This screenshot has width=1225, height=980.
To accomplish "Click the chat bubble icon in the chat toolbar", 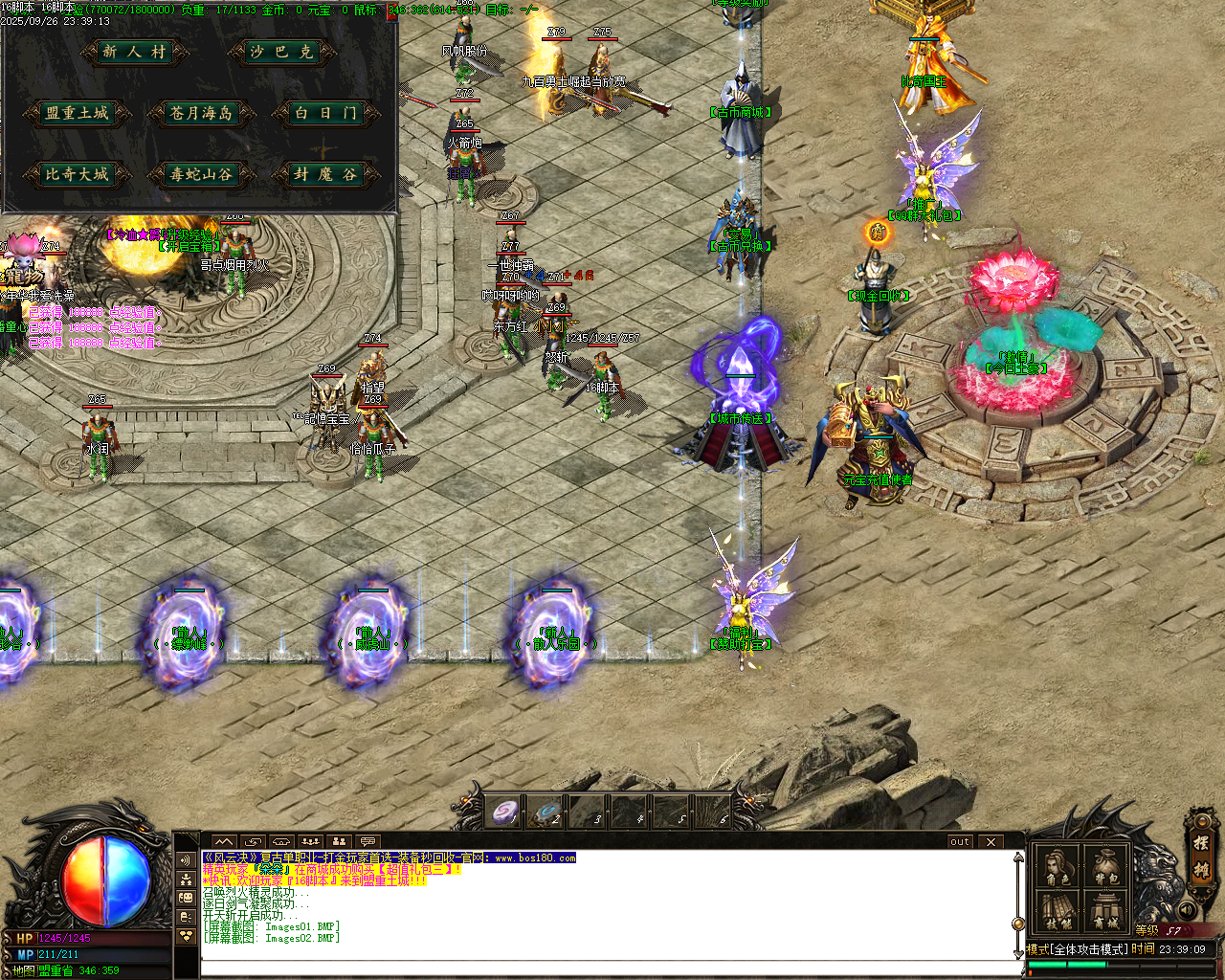I will (367, 840).
